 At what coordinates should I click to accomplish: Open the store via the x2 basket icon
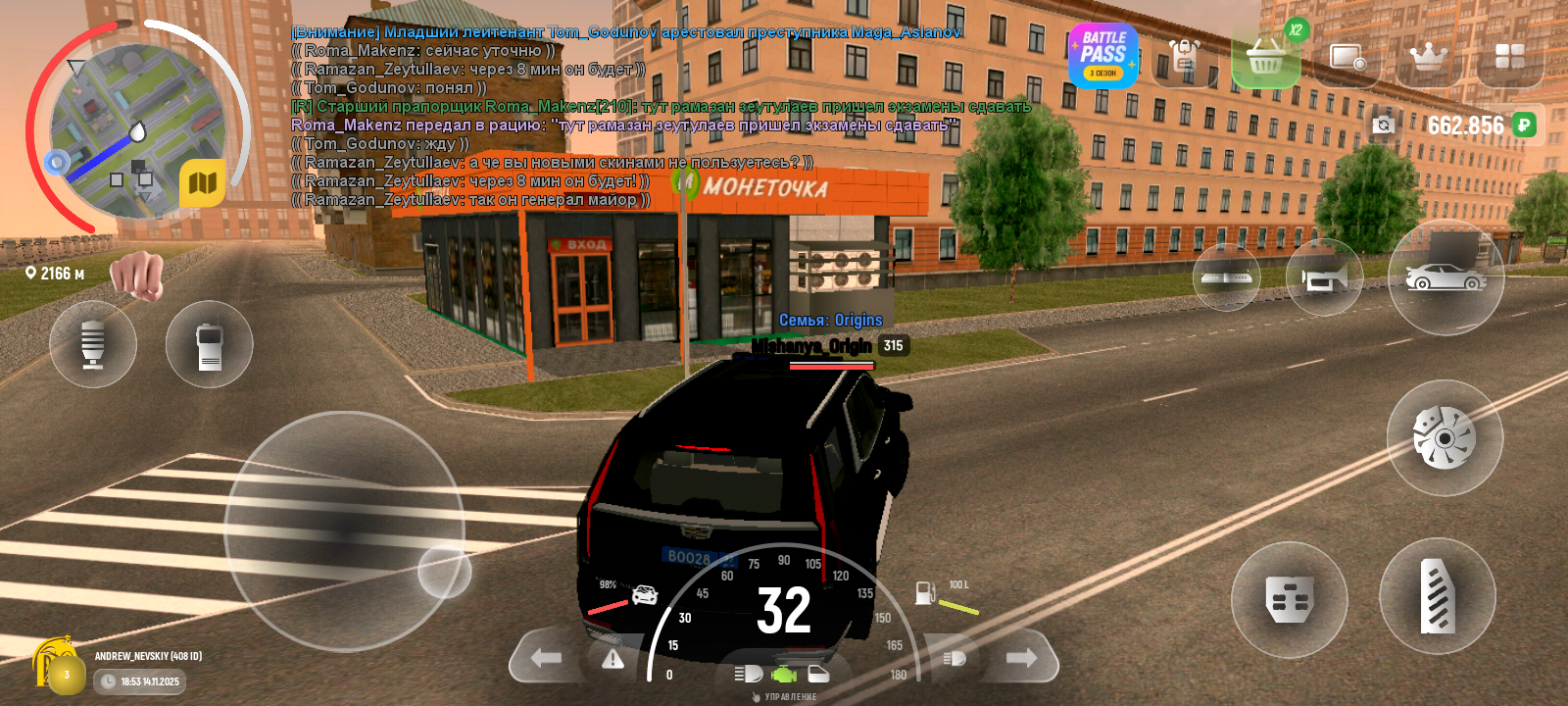coord(1266,59)
